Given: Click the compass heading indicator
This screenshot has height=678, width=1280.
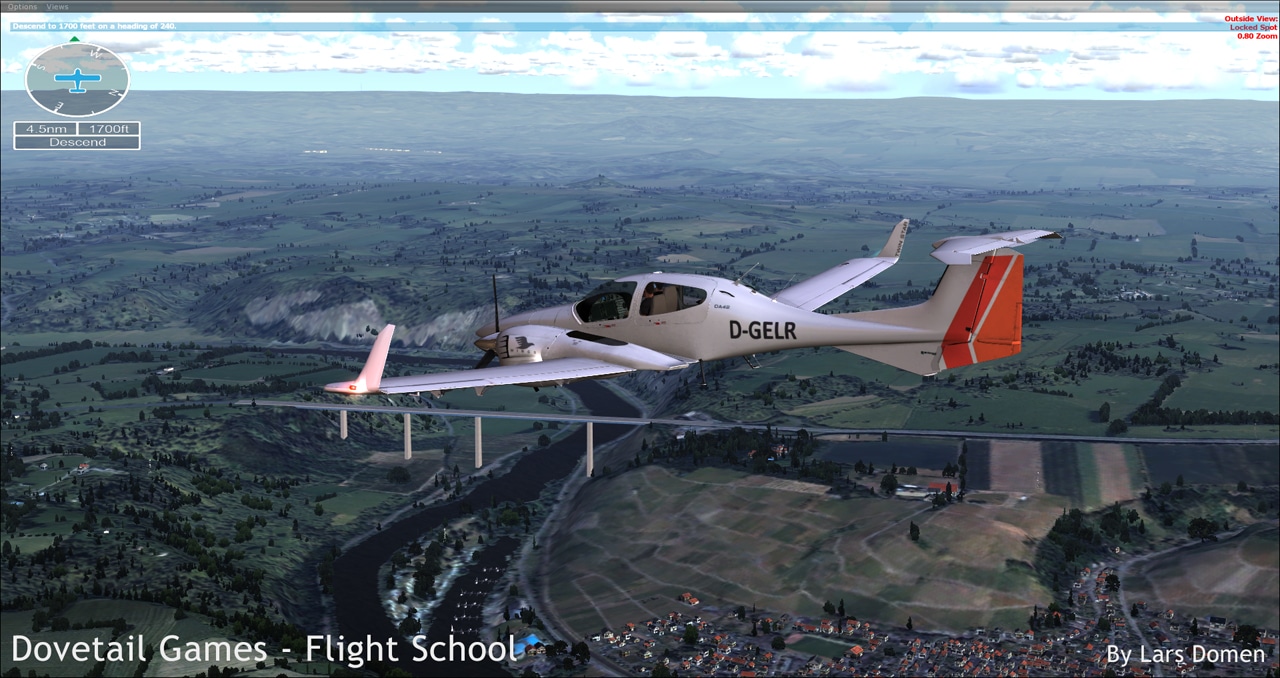Looking at the screenshot, I should pyautogui.click(x=77, y=80).
